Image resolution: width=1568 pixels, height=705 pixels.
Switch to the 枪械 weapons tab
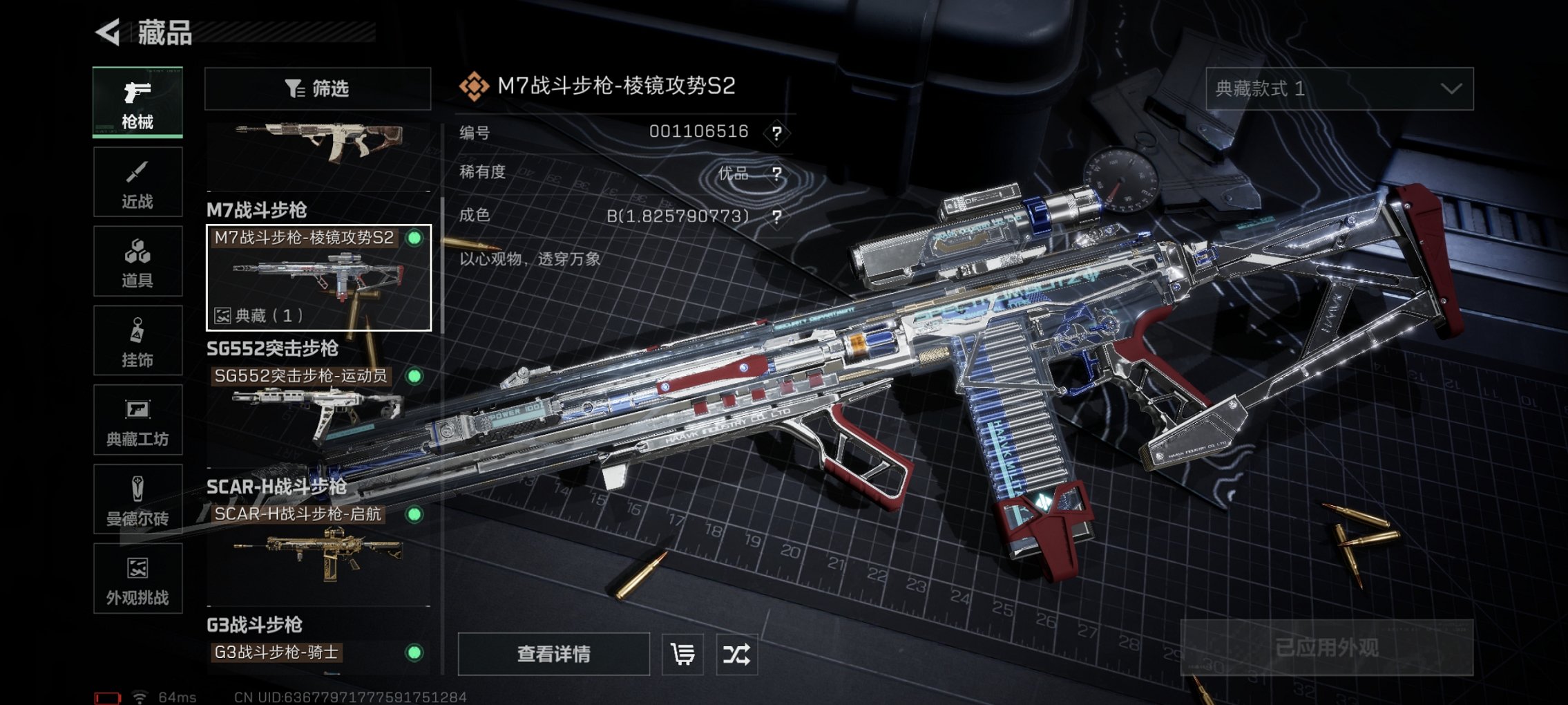137,102
